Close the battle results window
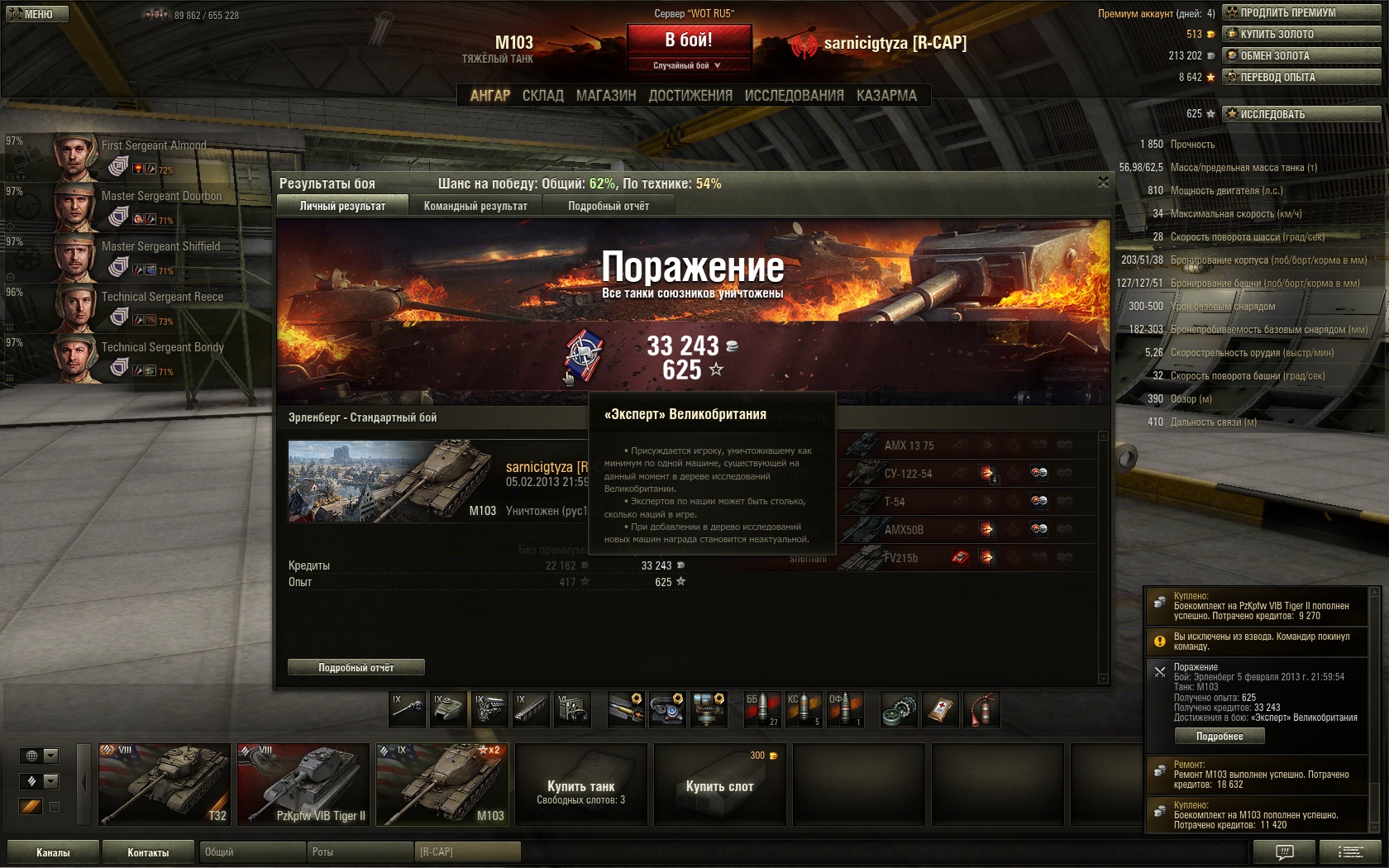Viewport: 1389px width, 868px height. point(1103,182)
